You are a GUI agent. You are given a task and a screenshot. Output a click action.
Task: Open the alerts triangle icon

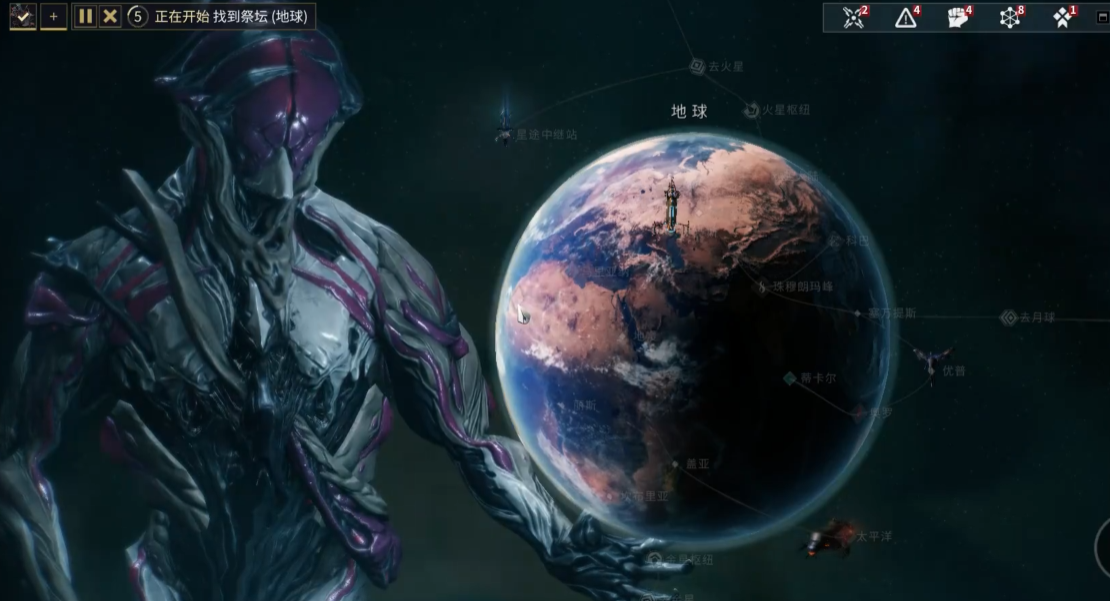(x=906, y=17)
